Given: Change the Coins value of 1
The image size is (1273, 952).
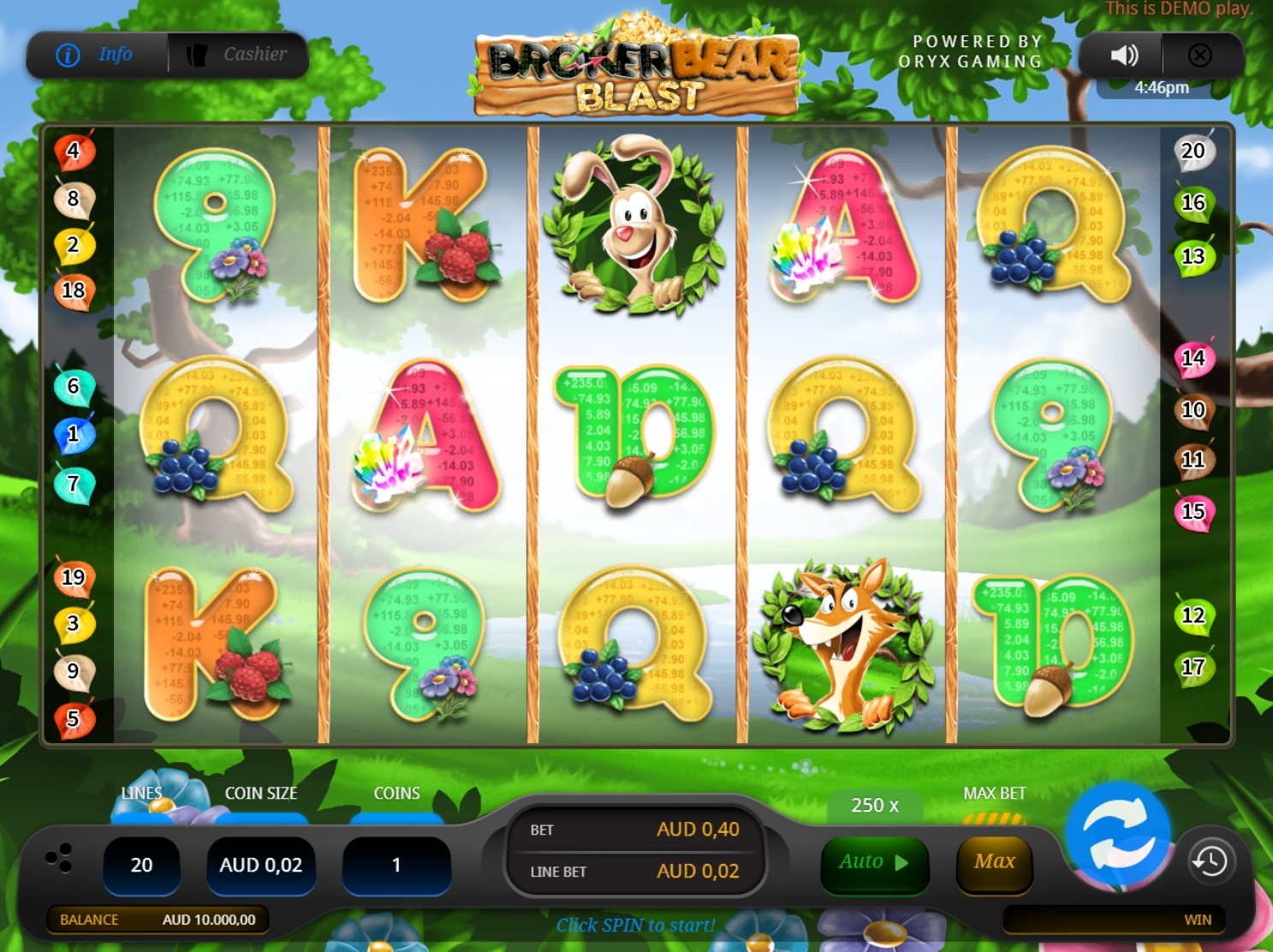Looking at the screenshot, I should [396, 866].
